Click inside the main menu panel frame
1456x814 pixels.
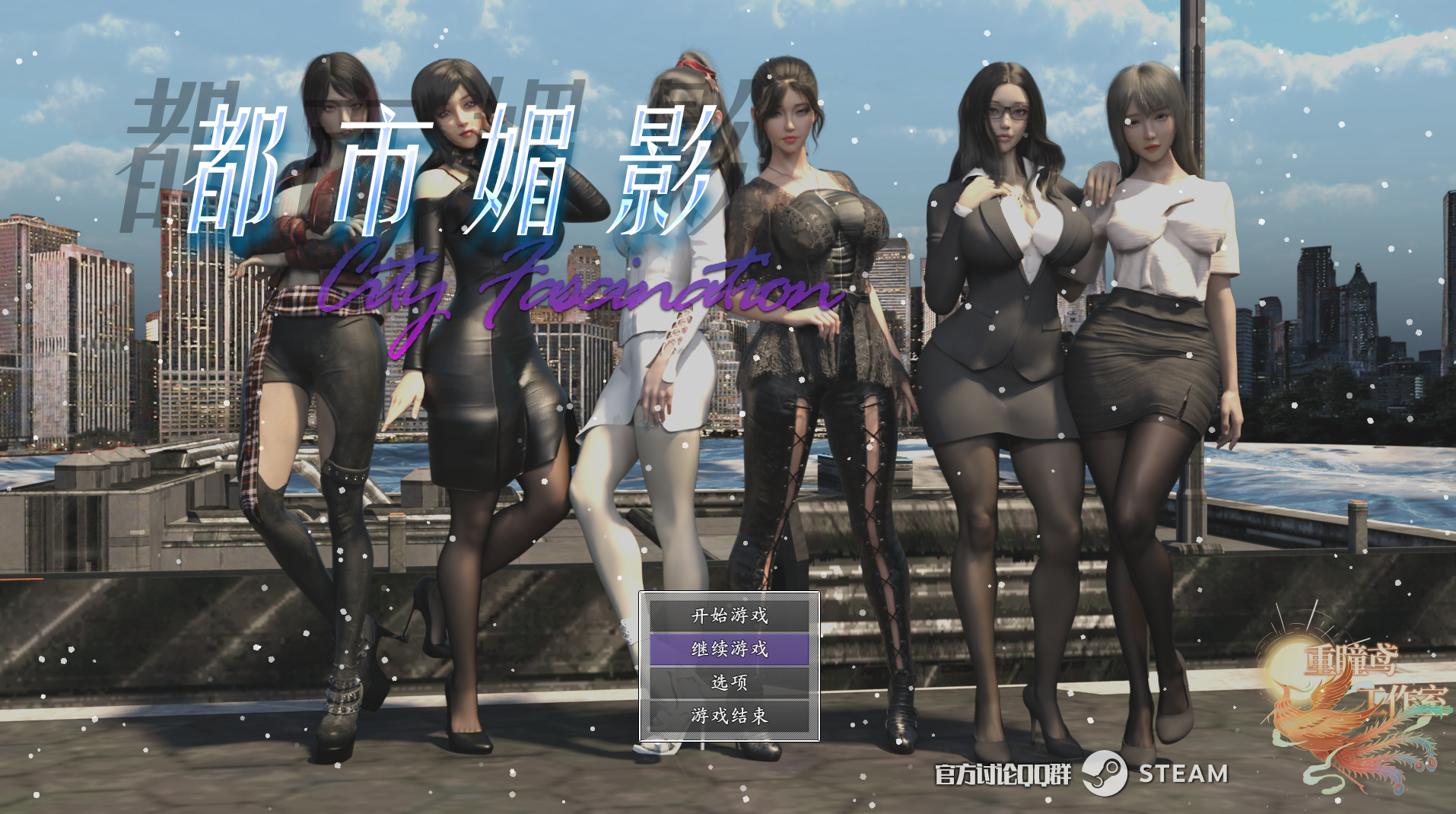[x=728, y=667]
